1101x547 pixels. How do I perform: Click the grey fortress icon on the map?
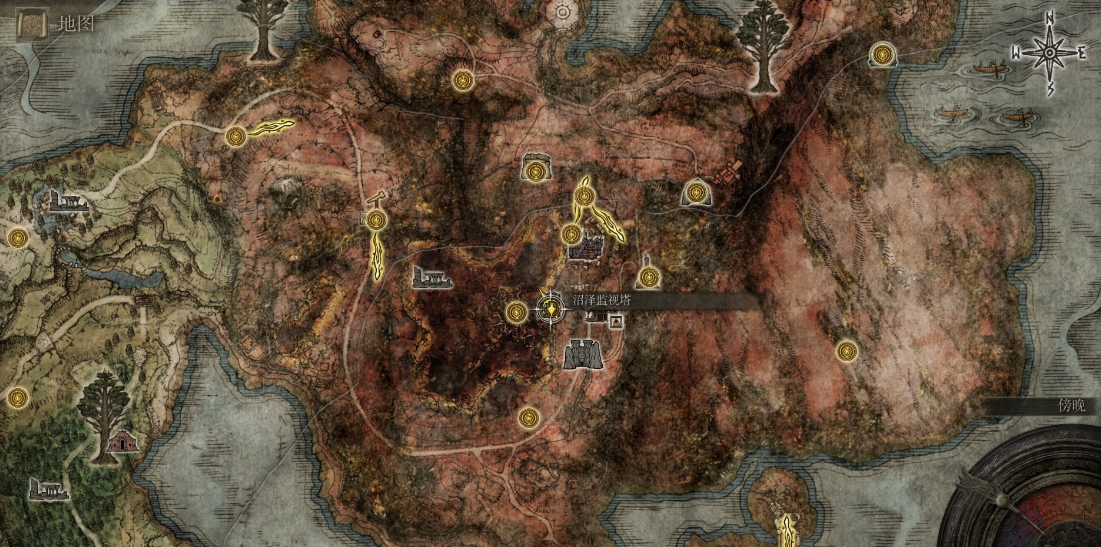[x=582, y=353]
